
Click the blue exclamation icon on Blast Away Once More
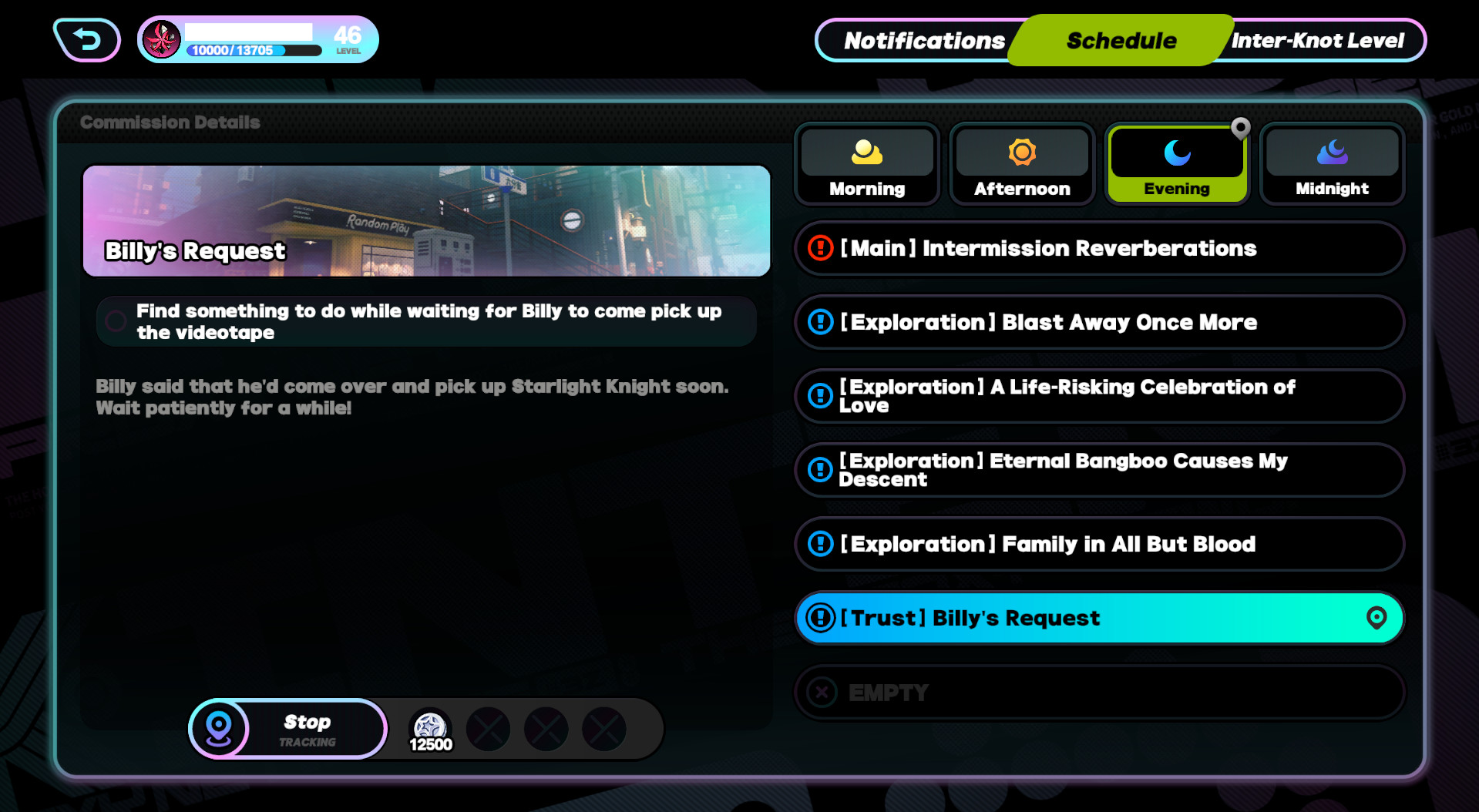point(819,322)
